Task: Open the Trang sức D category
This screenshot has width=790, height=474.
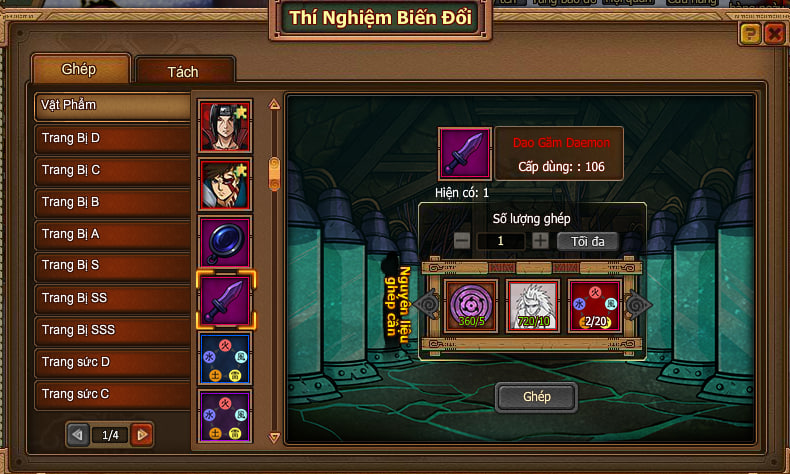Action: [x=112, y=362]
